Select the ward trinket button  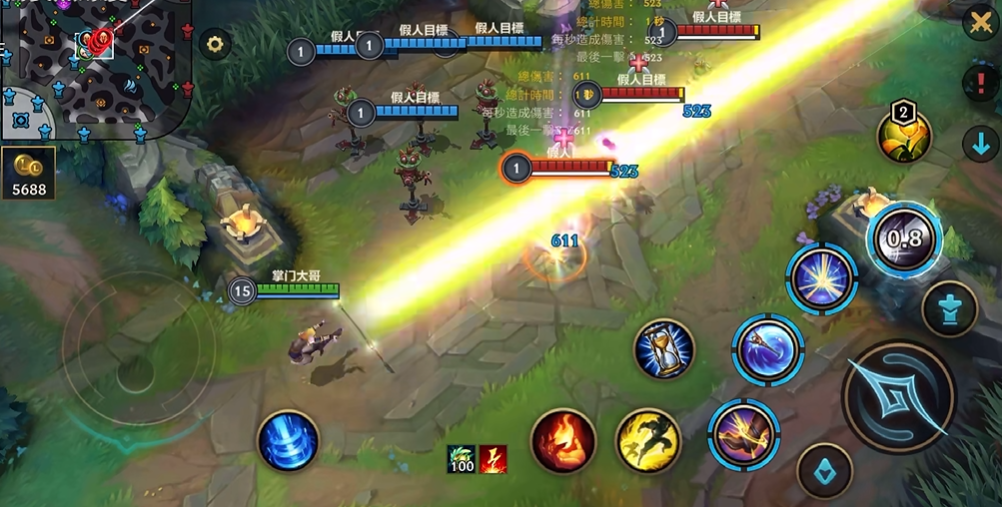click(949, 309)
